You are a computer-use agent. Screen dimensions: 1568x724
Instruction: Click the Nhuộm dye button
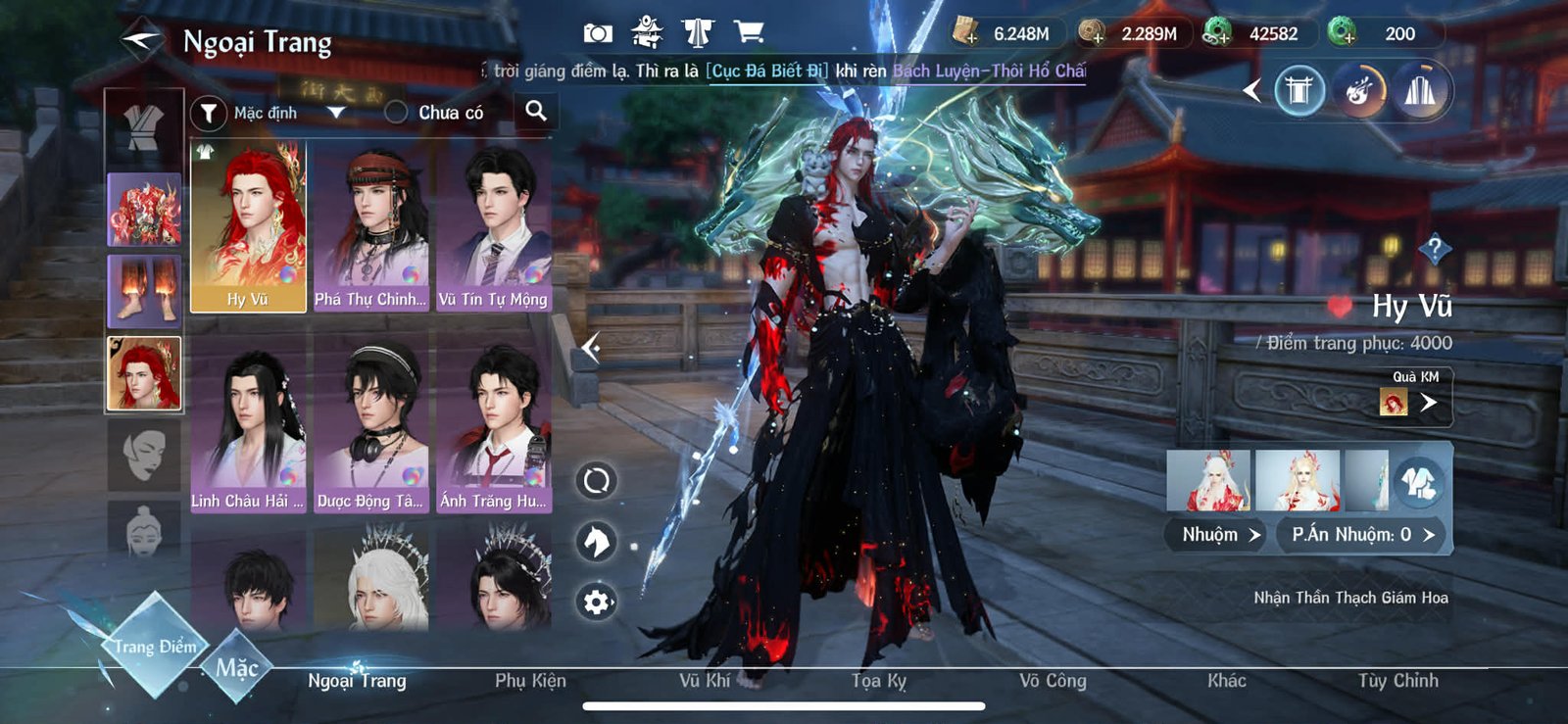coord(1215,533)
